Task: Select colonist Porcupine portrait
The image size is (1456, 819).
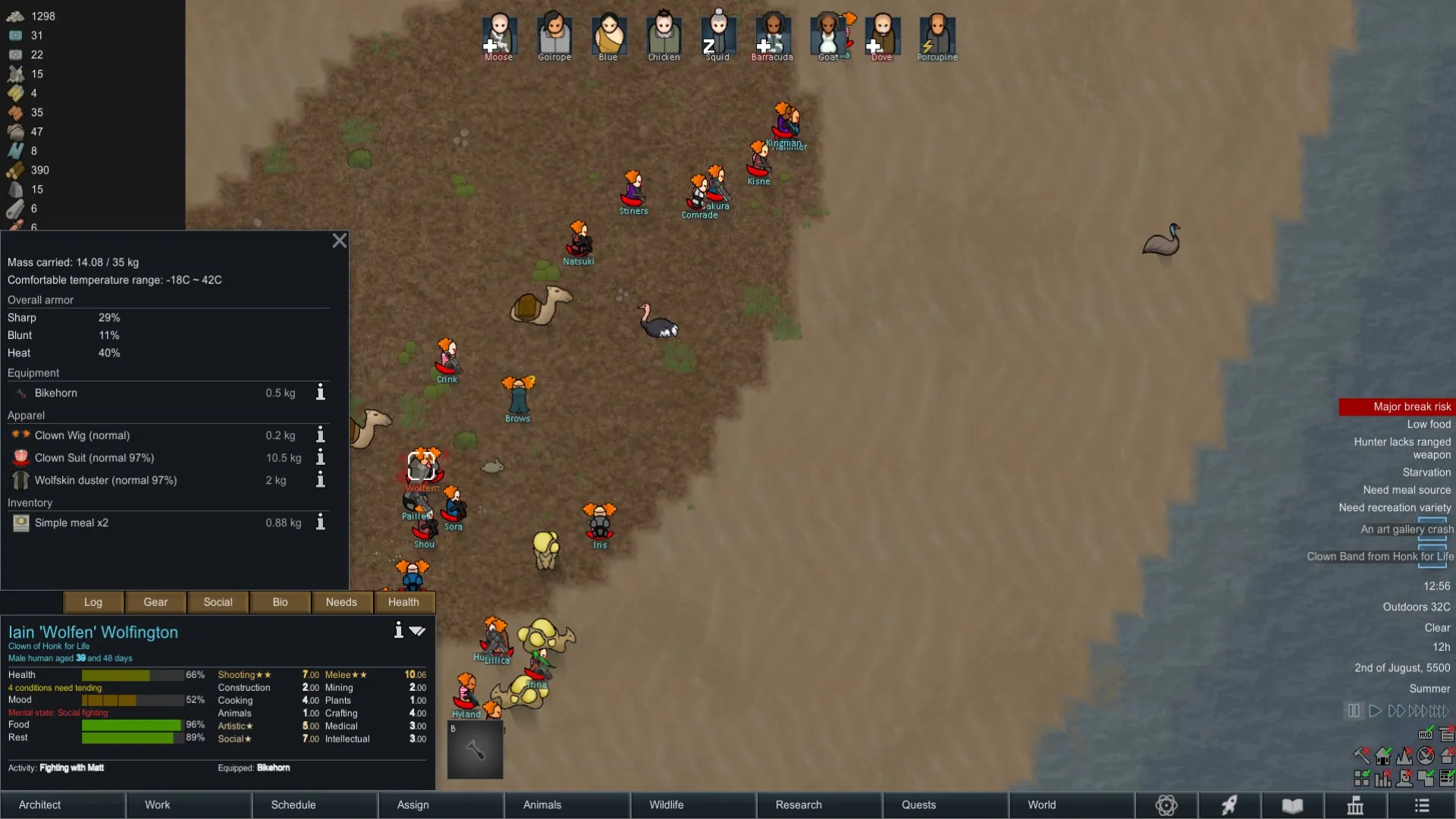Action: (937, 35)
